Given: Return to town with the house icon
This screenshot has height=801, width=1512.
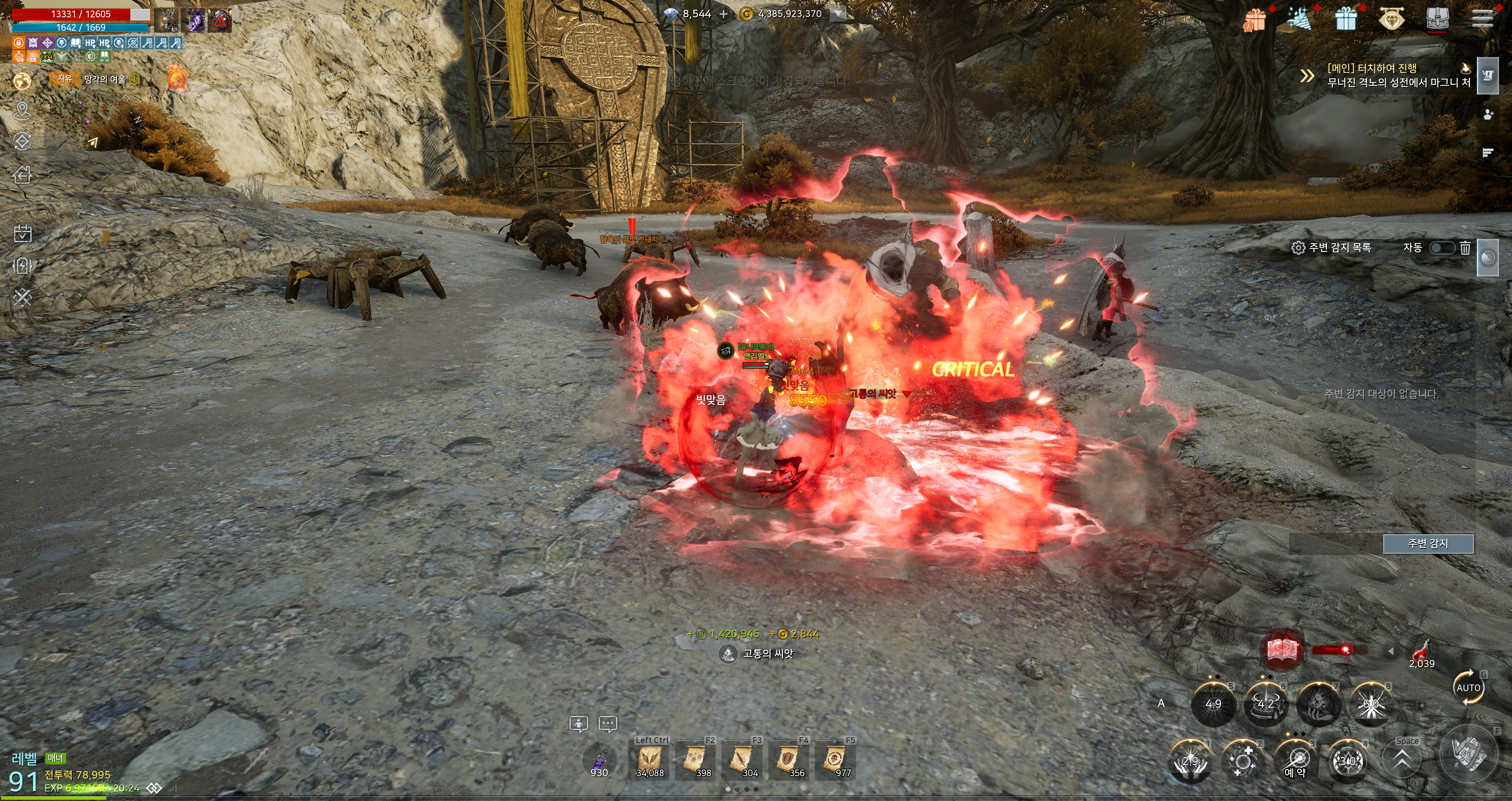Looking at the screenshot, I should point(22,174).
